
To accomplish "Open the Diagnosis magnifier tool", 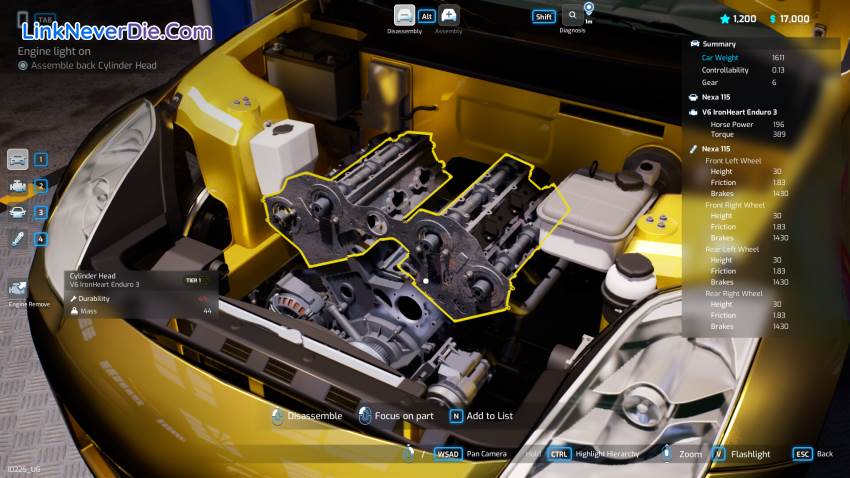I will tap(572, 15).
